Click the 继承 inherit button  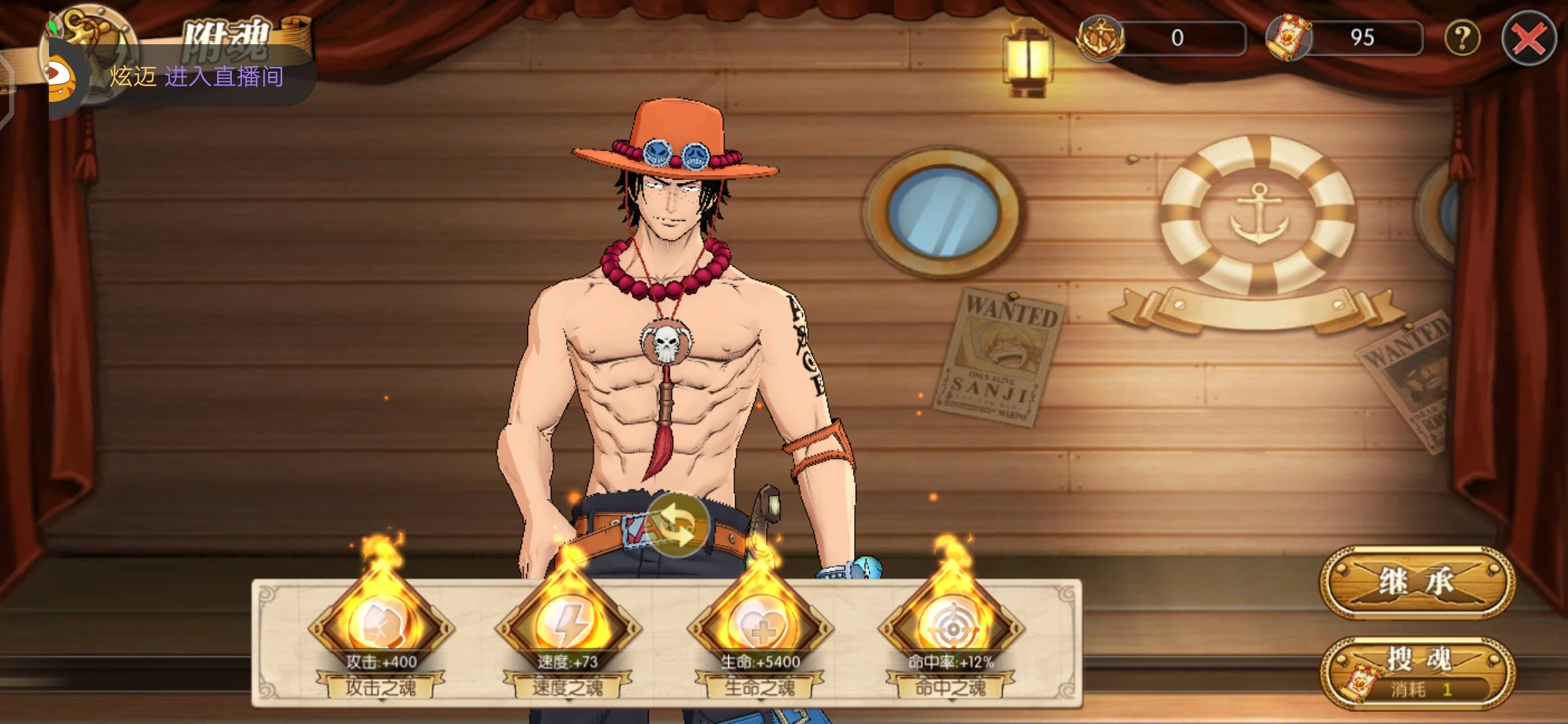1417,582
